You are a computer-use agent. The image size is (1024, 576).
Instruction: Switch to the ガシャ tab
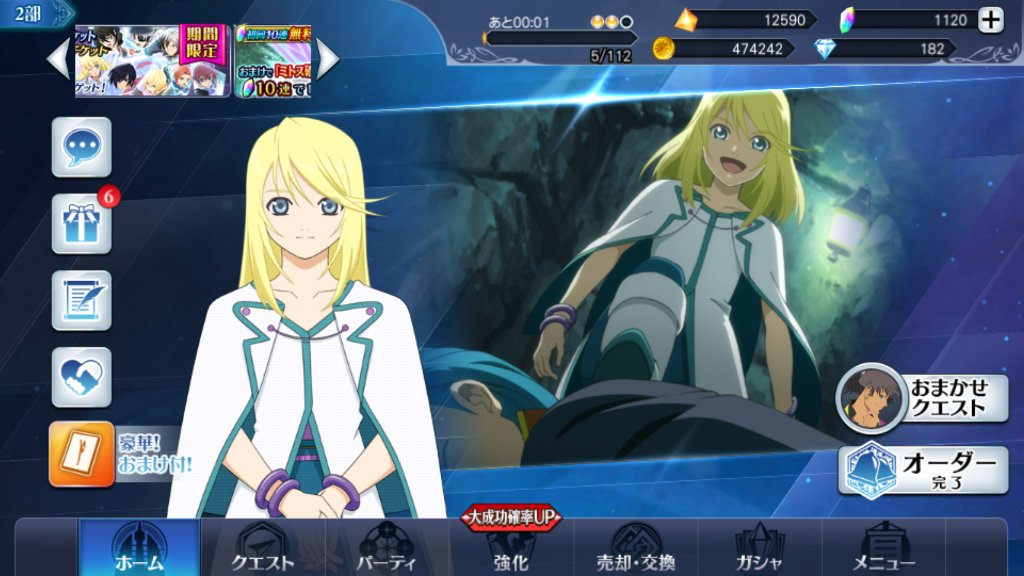coord(759,548)
